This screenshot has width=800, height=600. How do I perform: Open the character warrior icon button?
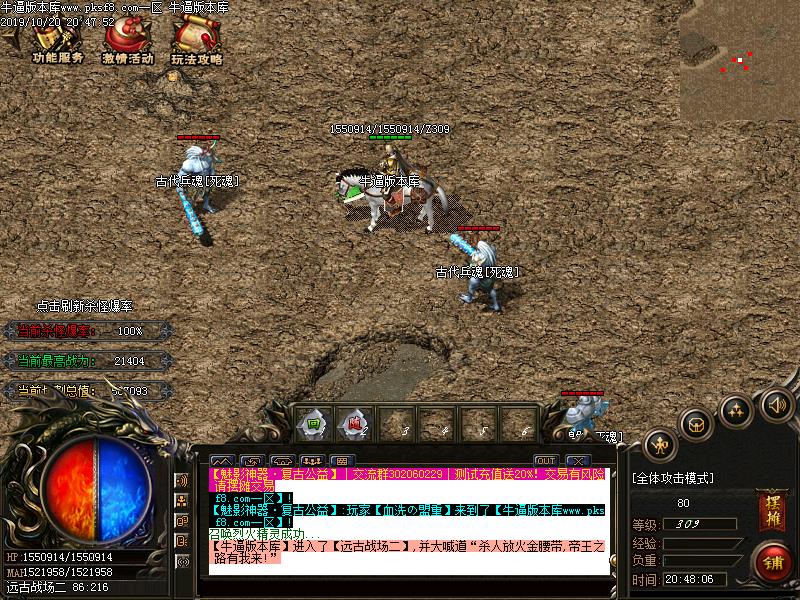(659, 444)
